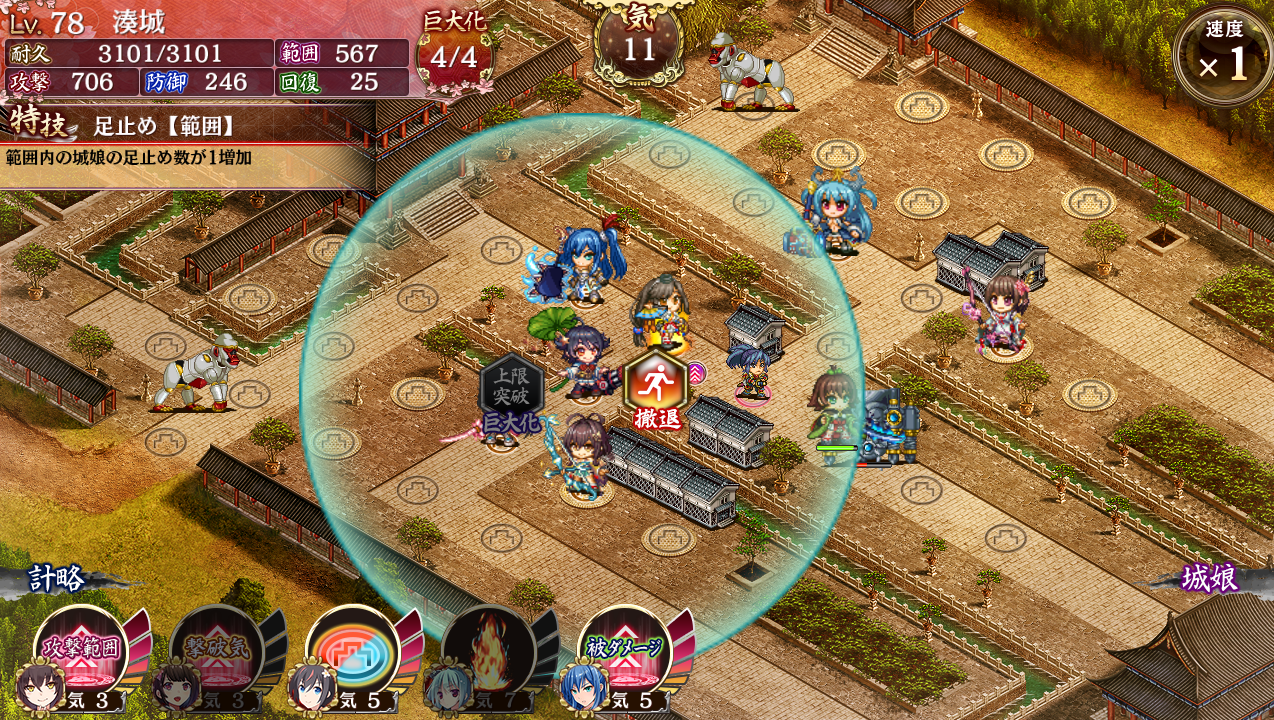
Task: Trigger the red and blue oval stratagem
Action: [x=353, y=651]
